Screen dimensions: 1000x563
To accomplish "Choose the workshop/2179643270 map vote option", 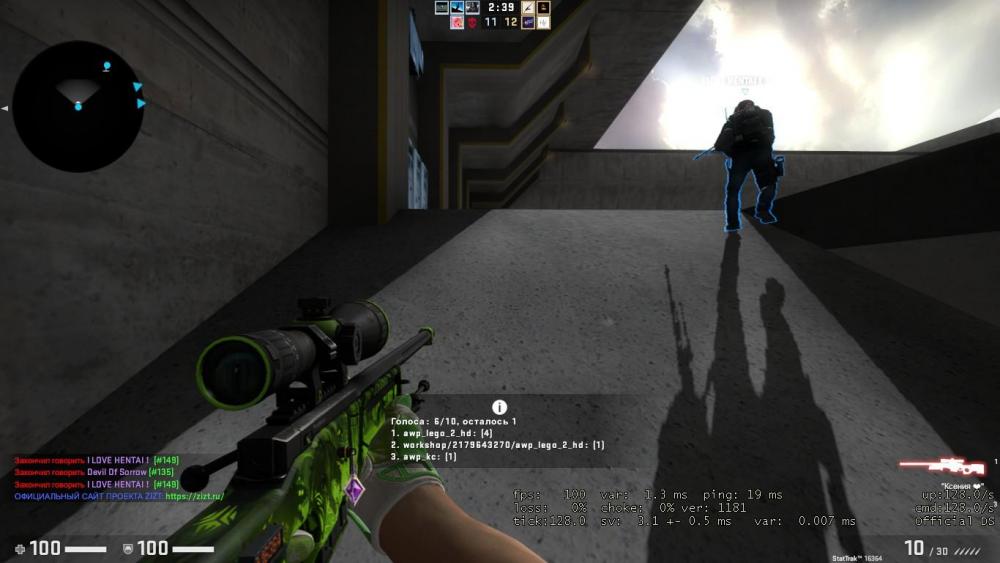I will (x=497, y=445).
